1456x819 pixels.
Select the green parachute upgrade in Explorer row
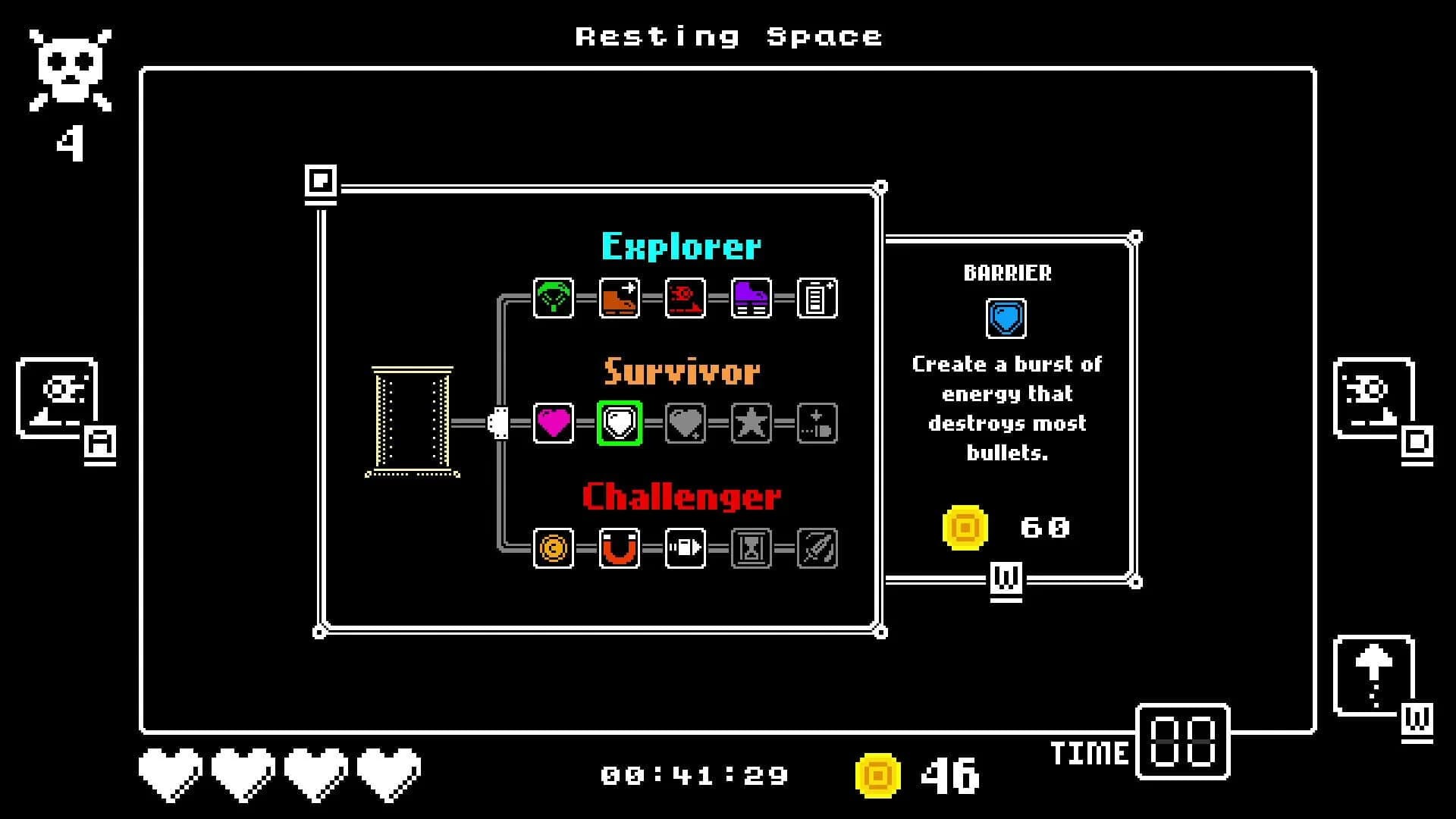click(x=553, y=297)
